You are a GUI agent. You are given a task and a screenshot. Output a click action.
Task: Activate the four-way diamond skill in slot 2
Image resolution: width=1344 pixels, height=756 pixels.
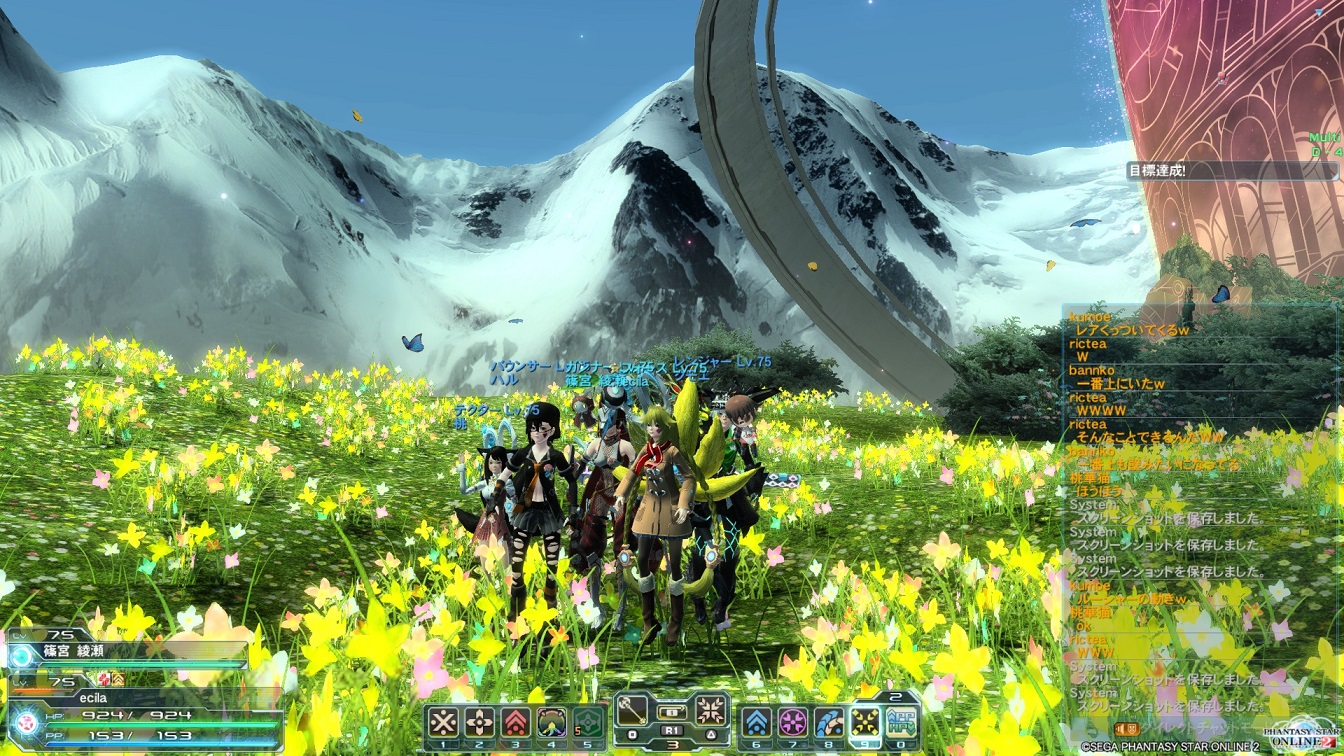click(479, 722)
